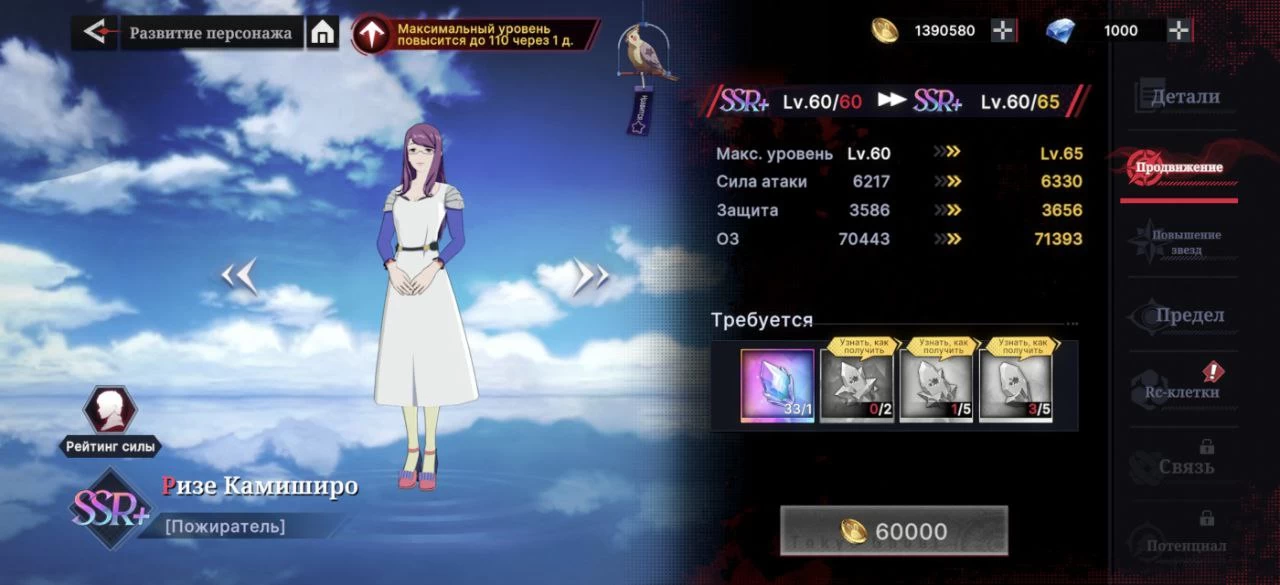The height and width of the screenshot is (585, 1280).
Task: Go back using the arrow button
Action: click(x=94, y=32)
